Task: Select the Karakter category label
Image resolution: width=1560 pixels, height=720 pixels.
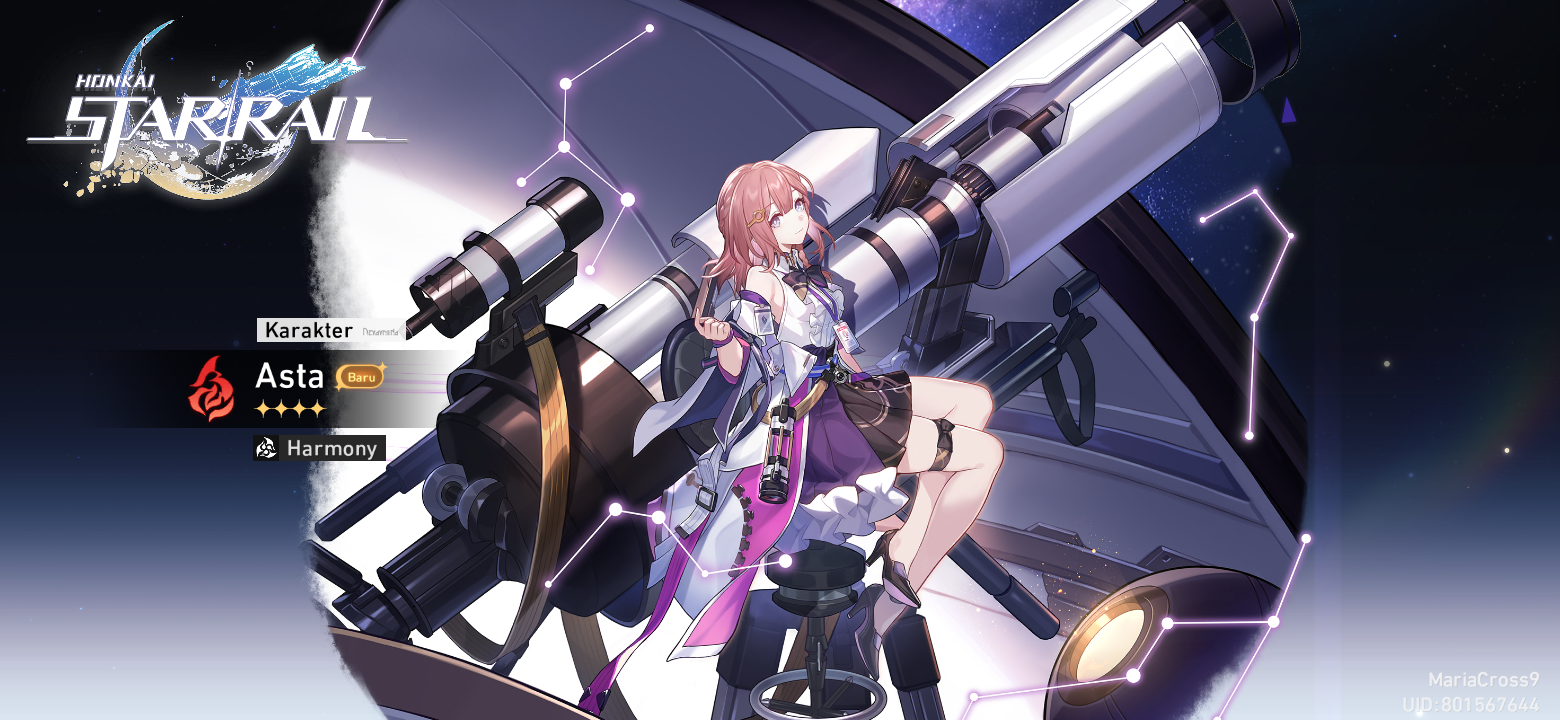Action: (307, 330)
